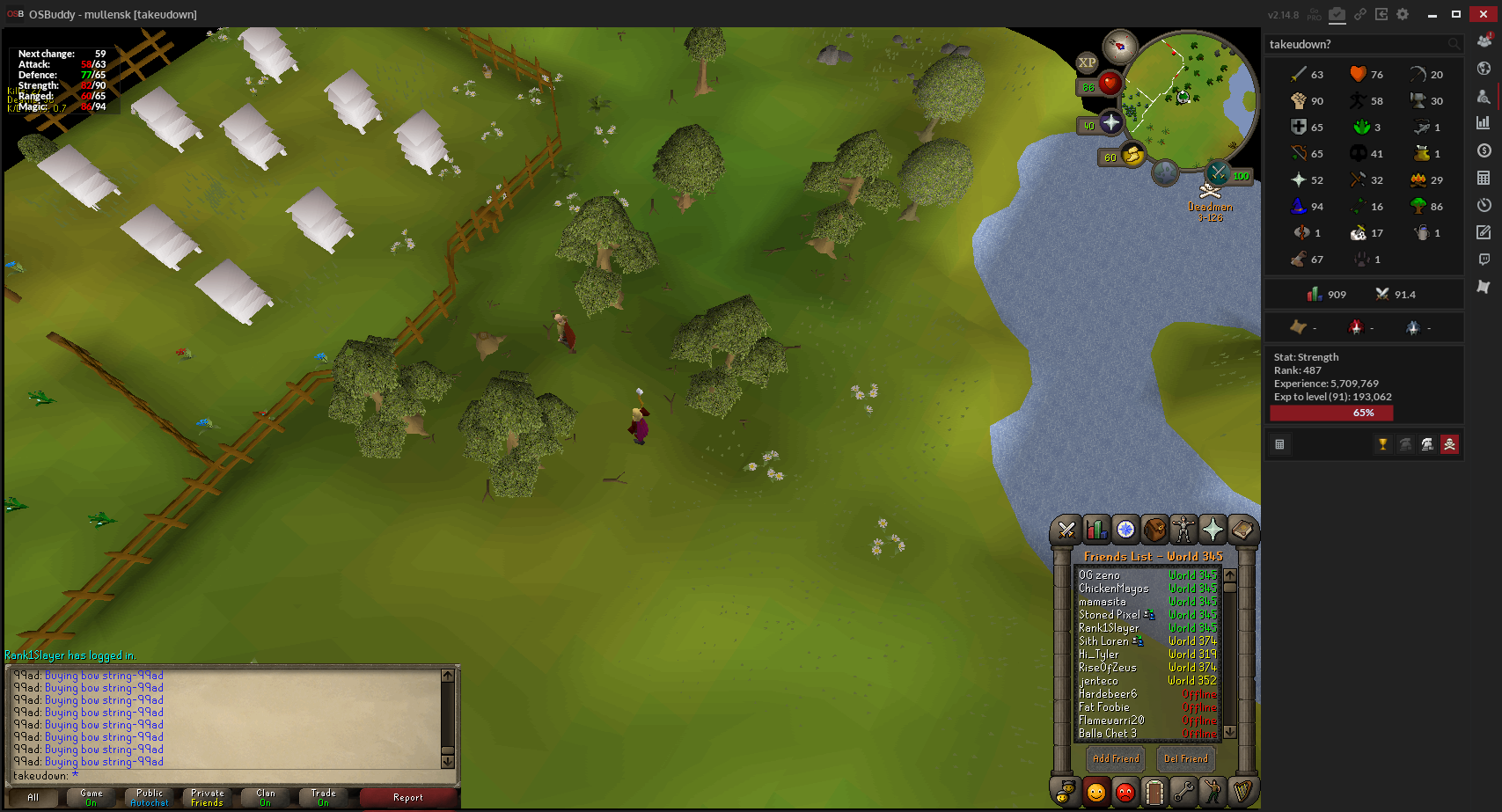Toggle run energy orb
The image size is (1502, 812).
tap(1133, 156)
